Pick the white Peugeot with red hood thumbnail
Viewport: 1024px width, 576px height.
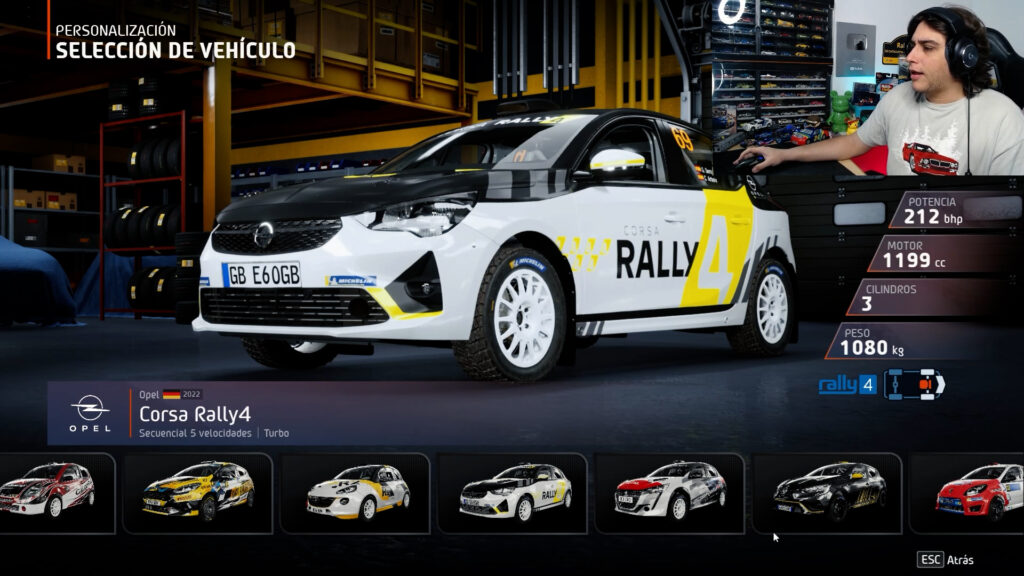670,492
